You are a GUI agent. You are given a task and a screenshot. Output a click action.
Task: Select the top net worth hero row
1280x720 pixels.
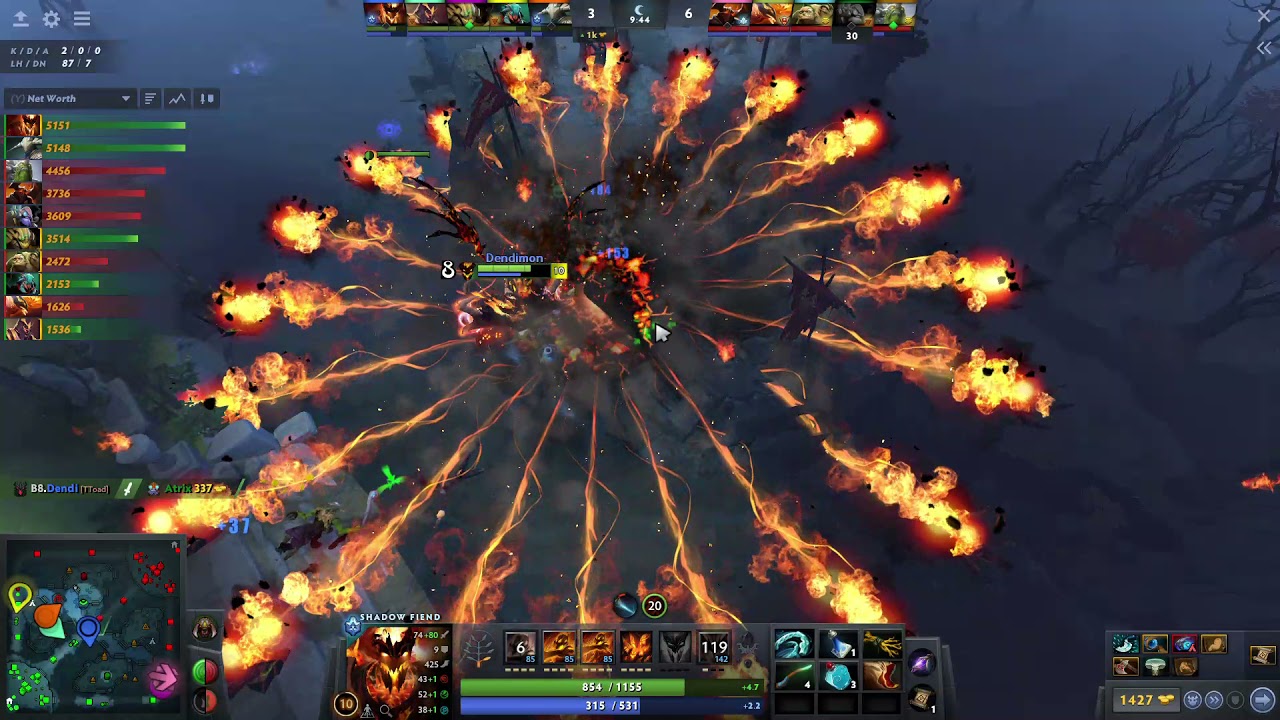point(95,126)
